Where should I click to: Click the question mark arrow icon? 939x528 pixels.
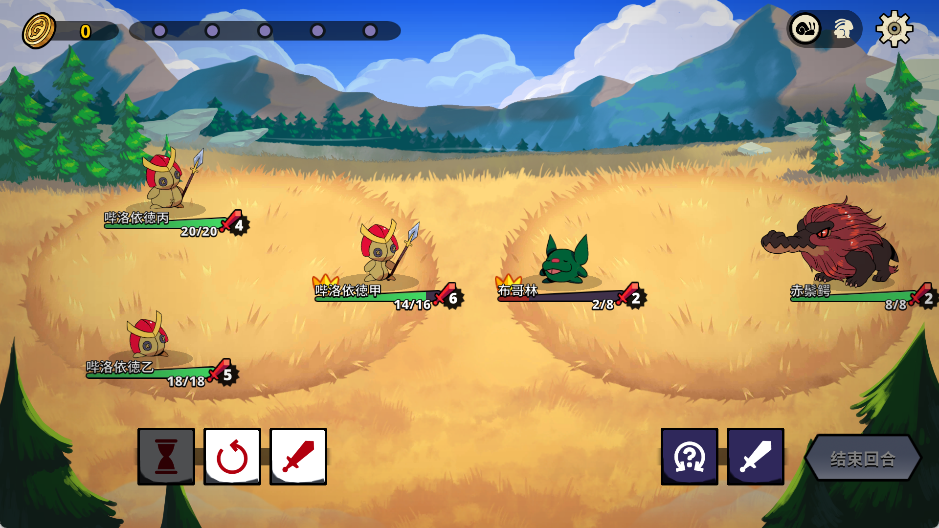pyautogui.click(x=689, y=457)
